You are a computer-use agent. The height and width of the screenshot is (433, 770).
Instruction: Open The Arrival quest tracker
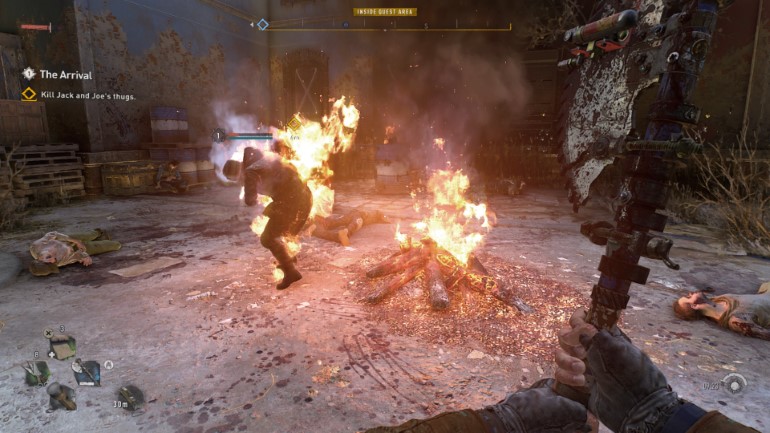(65, 75)
